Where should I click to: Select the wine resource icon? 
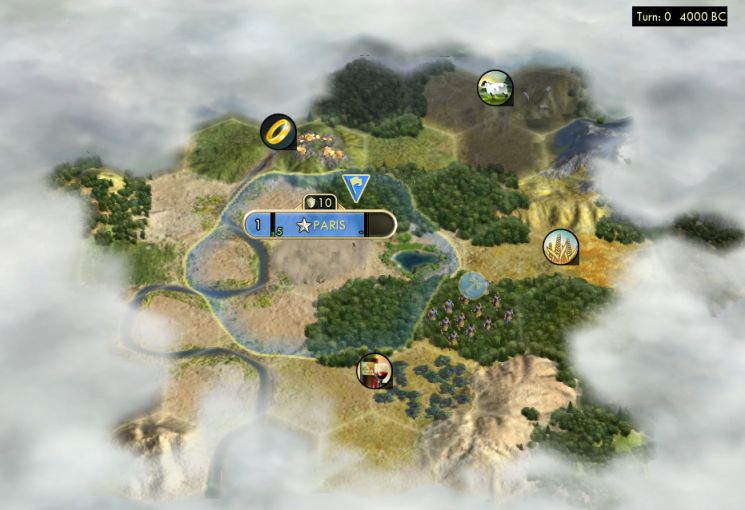tap(375, 371)
